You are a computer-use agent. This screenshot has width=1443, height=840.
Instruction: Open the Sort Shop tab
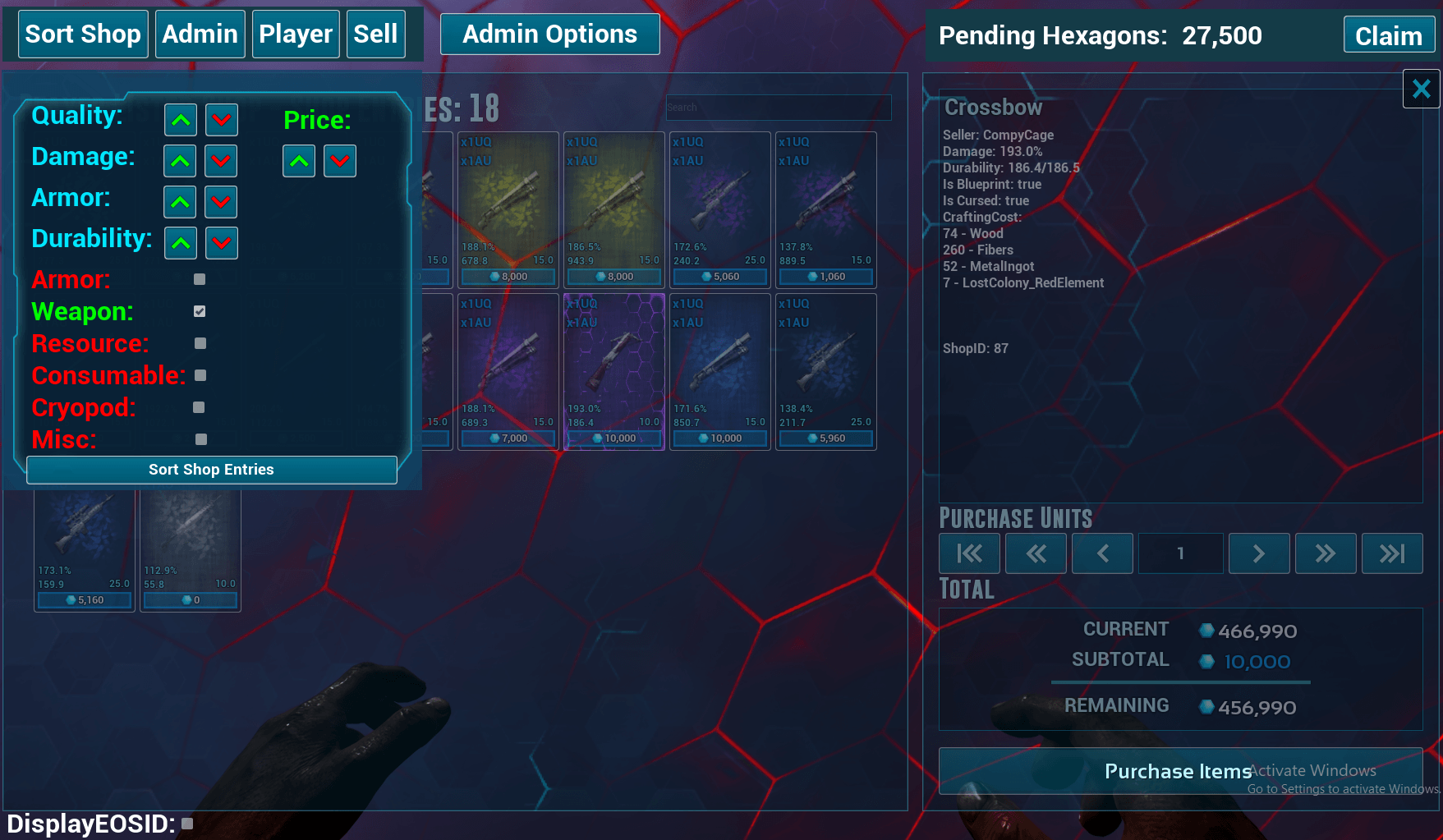[83, 34]
